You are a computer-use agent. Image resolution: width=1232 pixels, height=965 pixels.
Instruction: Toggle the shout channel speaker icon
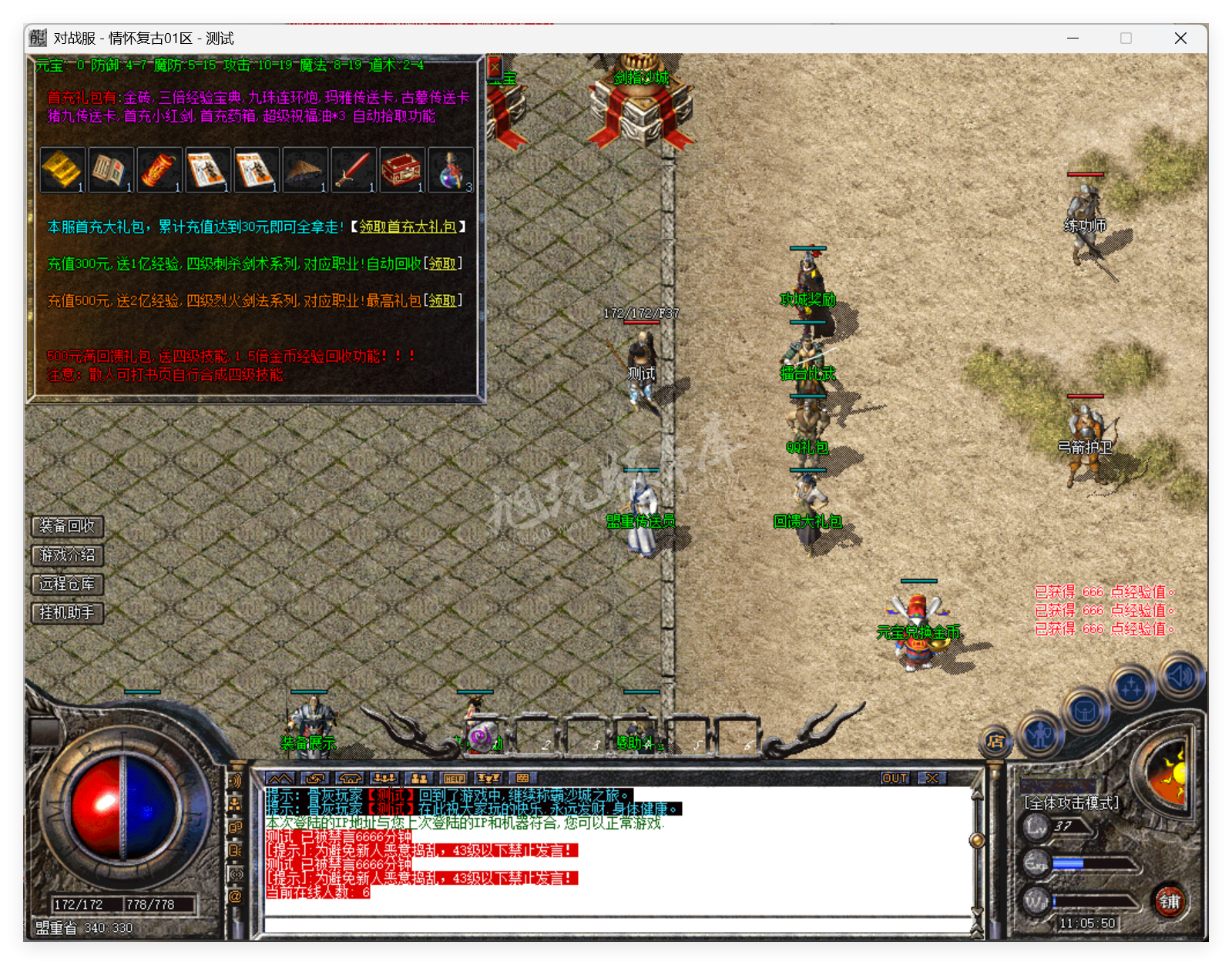coord(236,781)
